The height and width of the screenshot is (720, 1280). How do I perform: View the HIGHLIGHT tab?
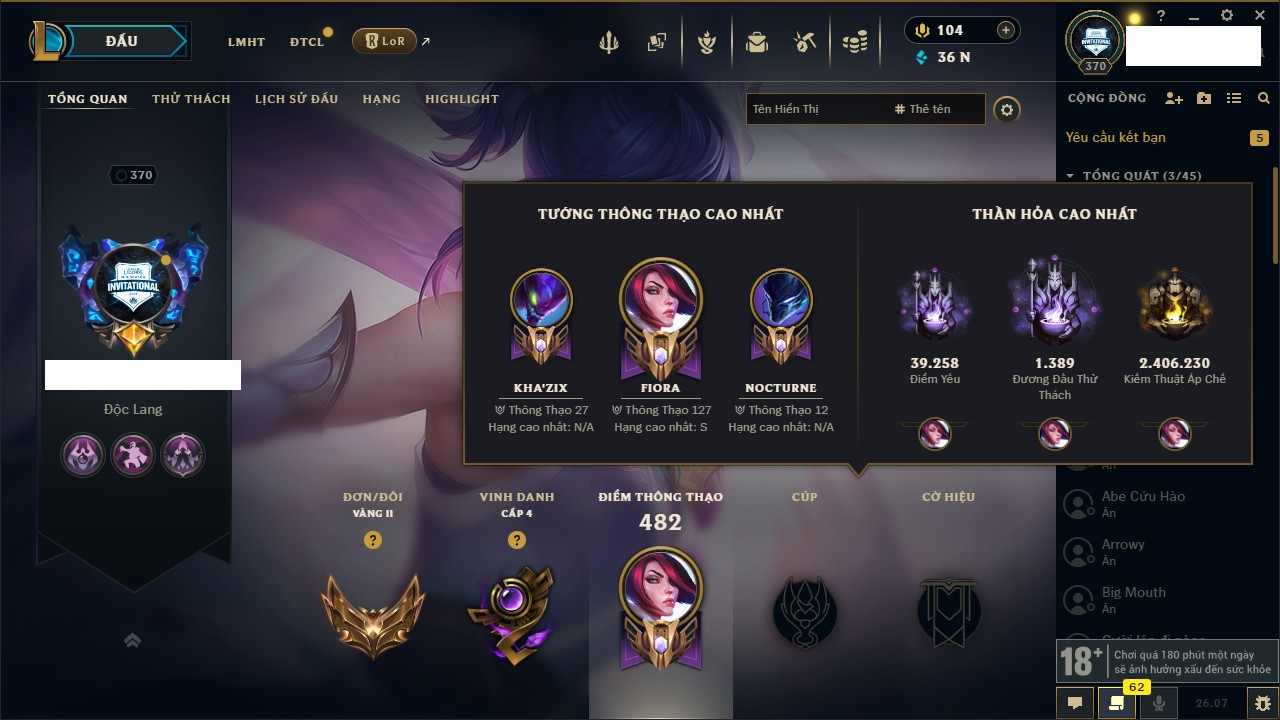462,99
